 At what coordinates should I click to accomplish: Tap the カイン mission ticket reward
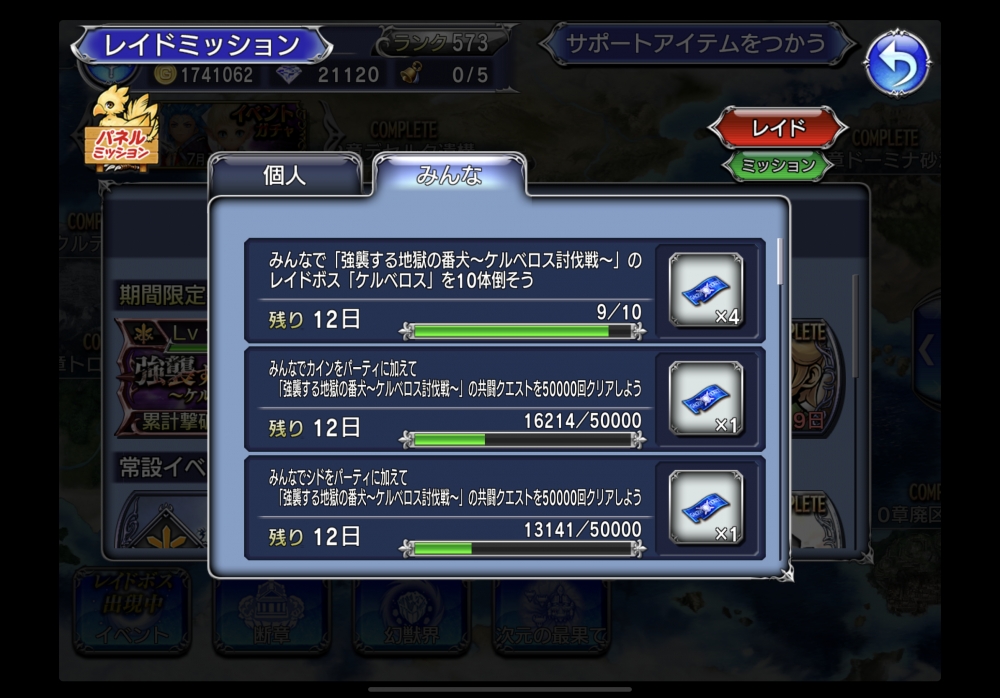(706, 399)
